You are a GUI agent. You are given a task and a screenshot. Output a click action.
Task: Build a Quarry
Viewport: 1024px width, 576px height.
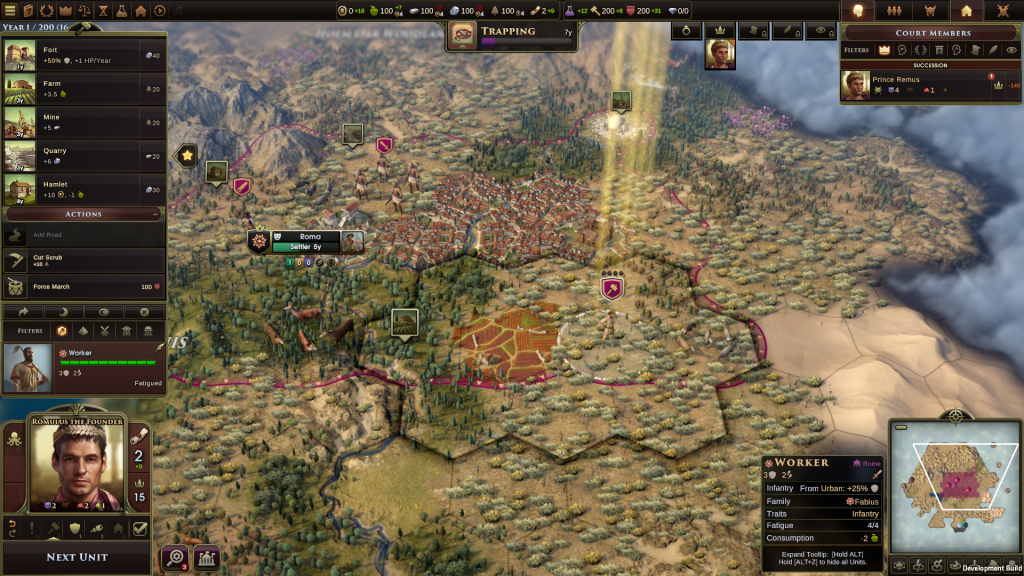(83, 156)
